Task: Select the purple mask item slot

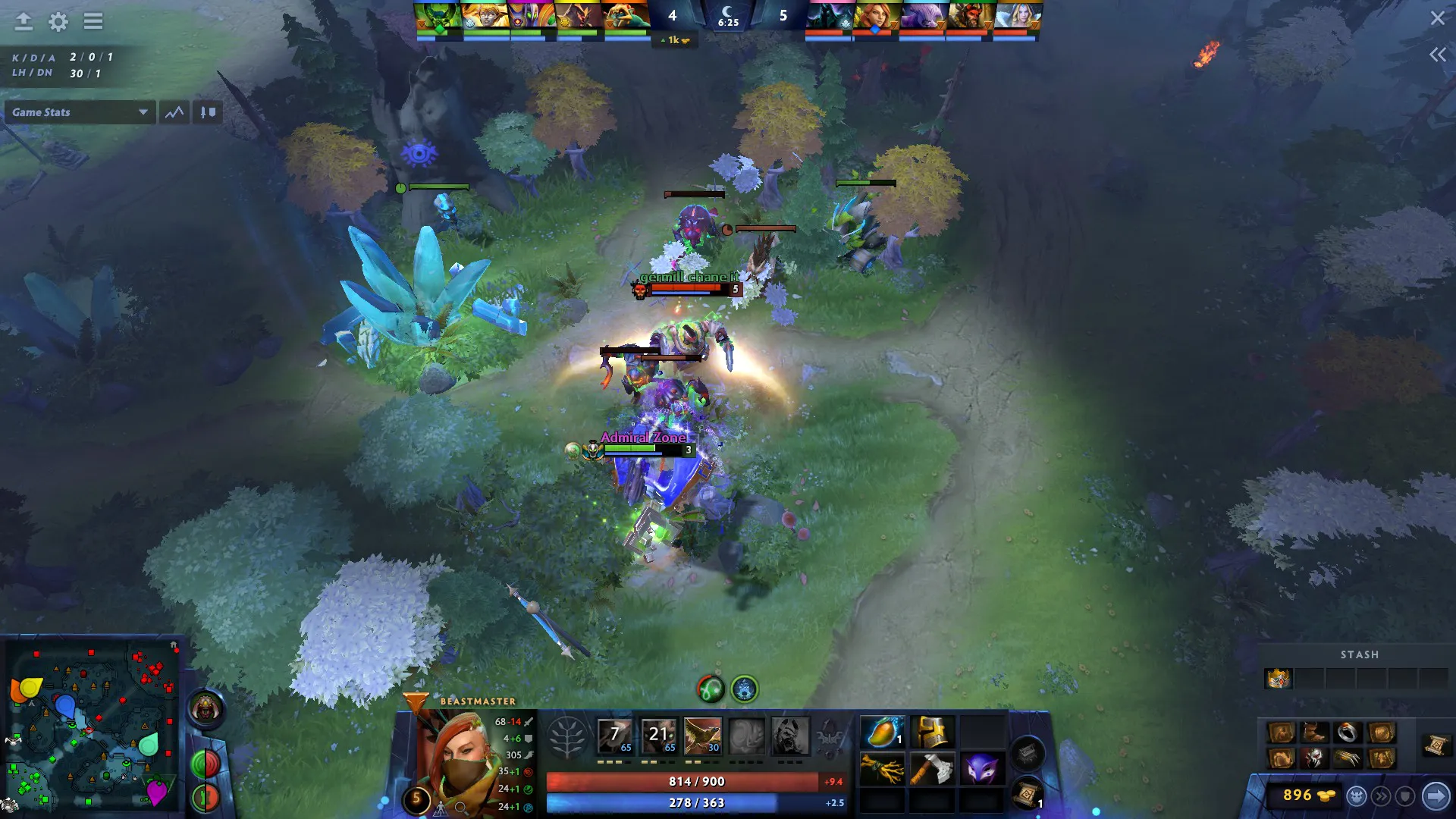Action: (x=981, y=769)
